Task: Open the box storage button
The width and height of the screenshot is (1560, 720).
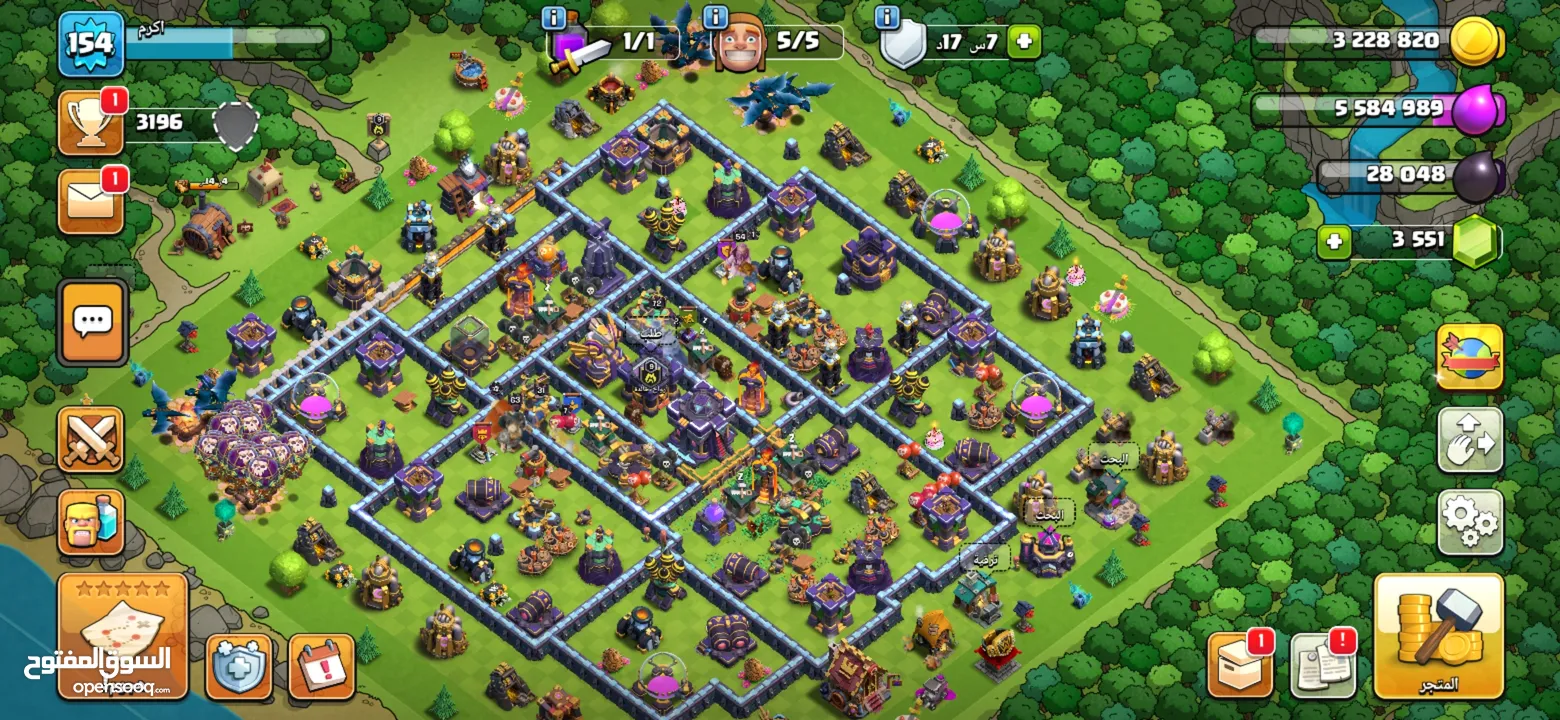Action: tap(1240, 665)
